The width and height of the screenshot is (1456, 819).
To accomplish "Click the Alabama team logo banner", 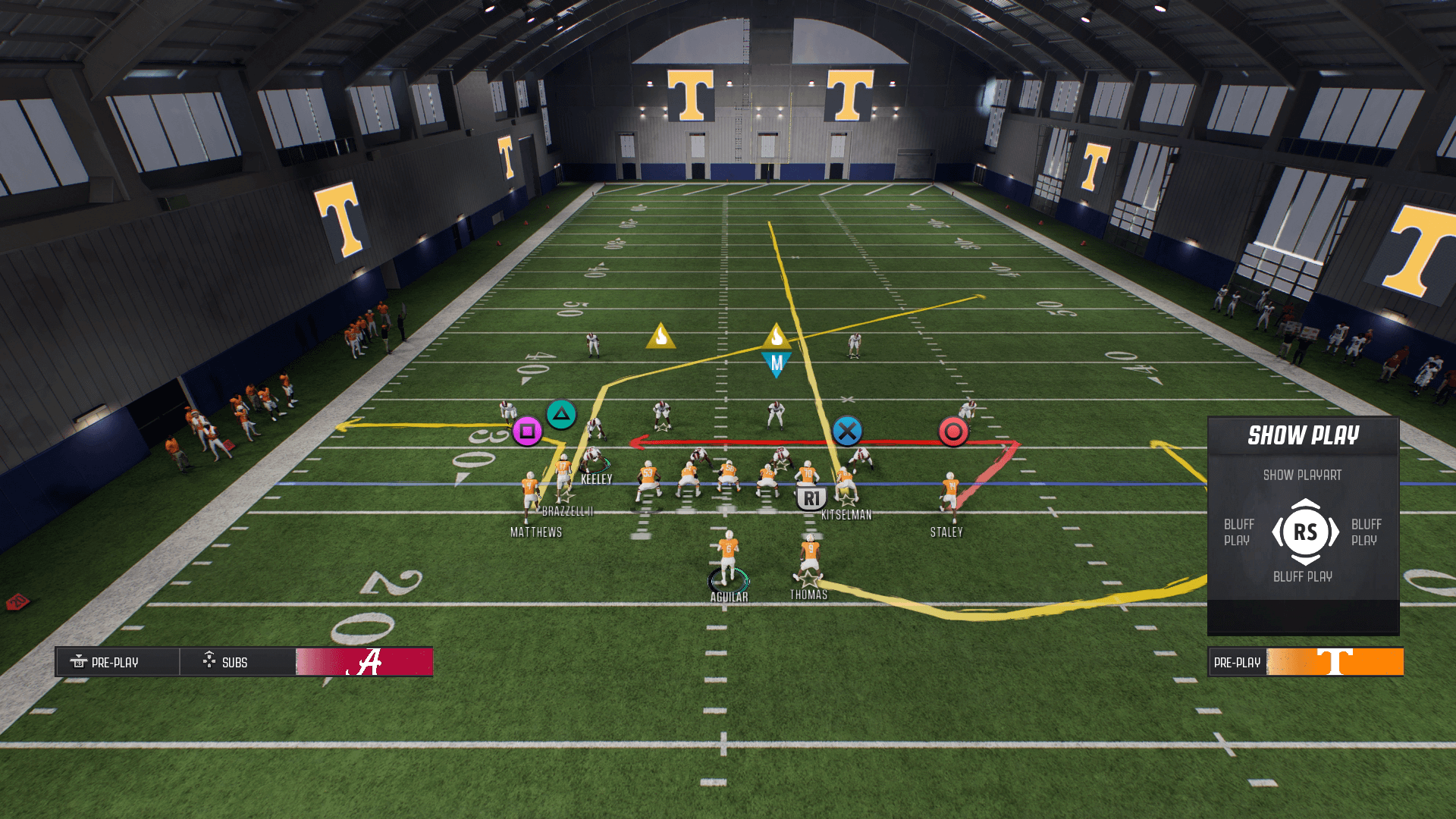I will point(365,662).
